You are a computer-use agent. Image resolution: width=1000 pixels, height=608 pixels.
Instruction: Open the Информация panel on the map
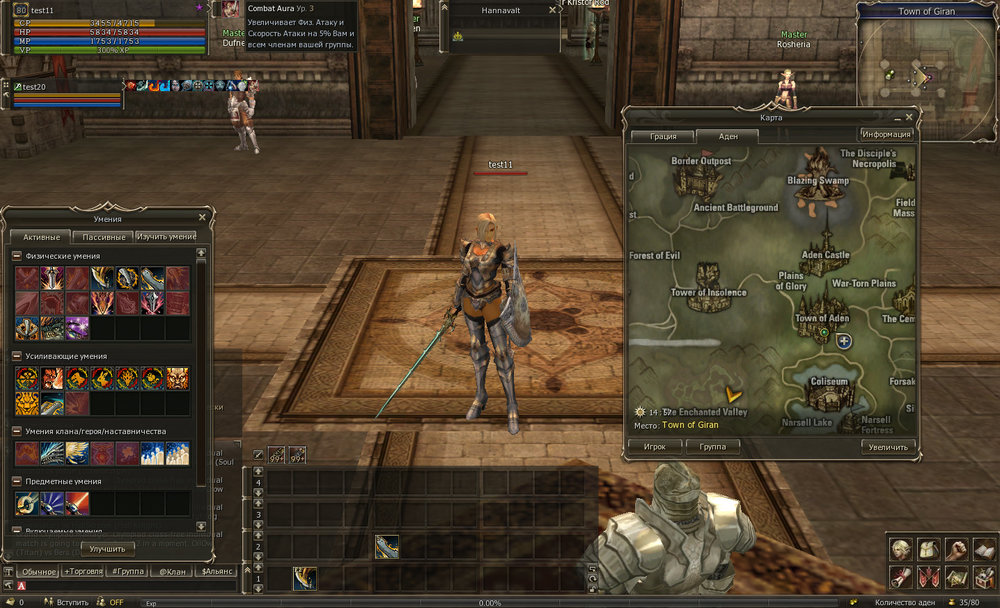(x=886, y=134)
